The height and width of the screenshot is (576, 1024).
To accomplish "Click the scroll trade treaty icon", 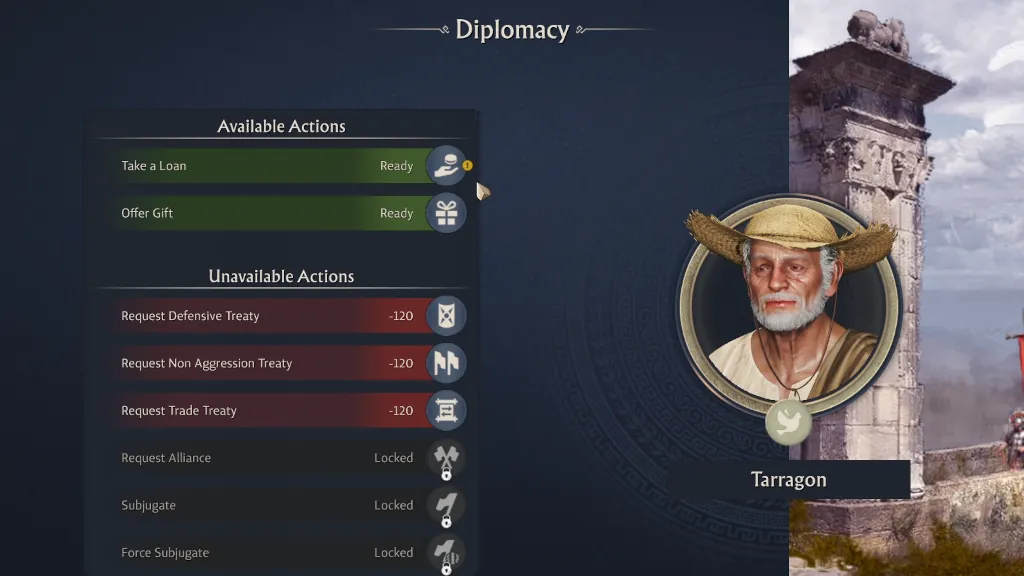I will pos(446,411).
